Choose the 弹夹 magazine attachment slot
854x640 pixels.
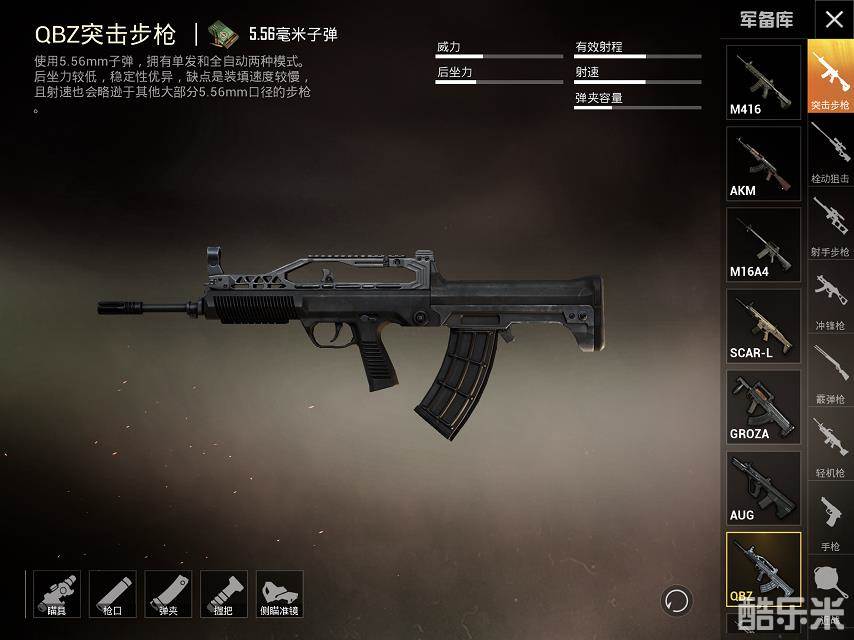click(168, 594)
